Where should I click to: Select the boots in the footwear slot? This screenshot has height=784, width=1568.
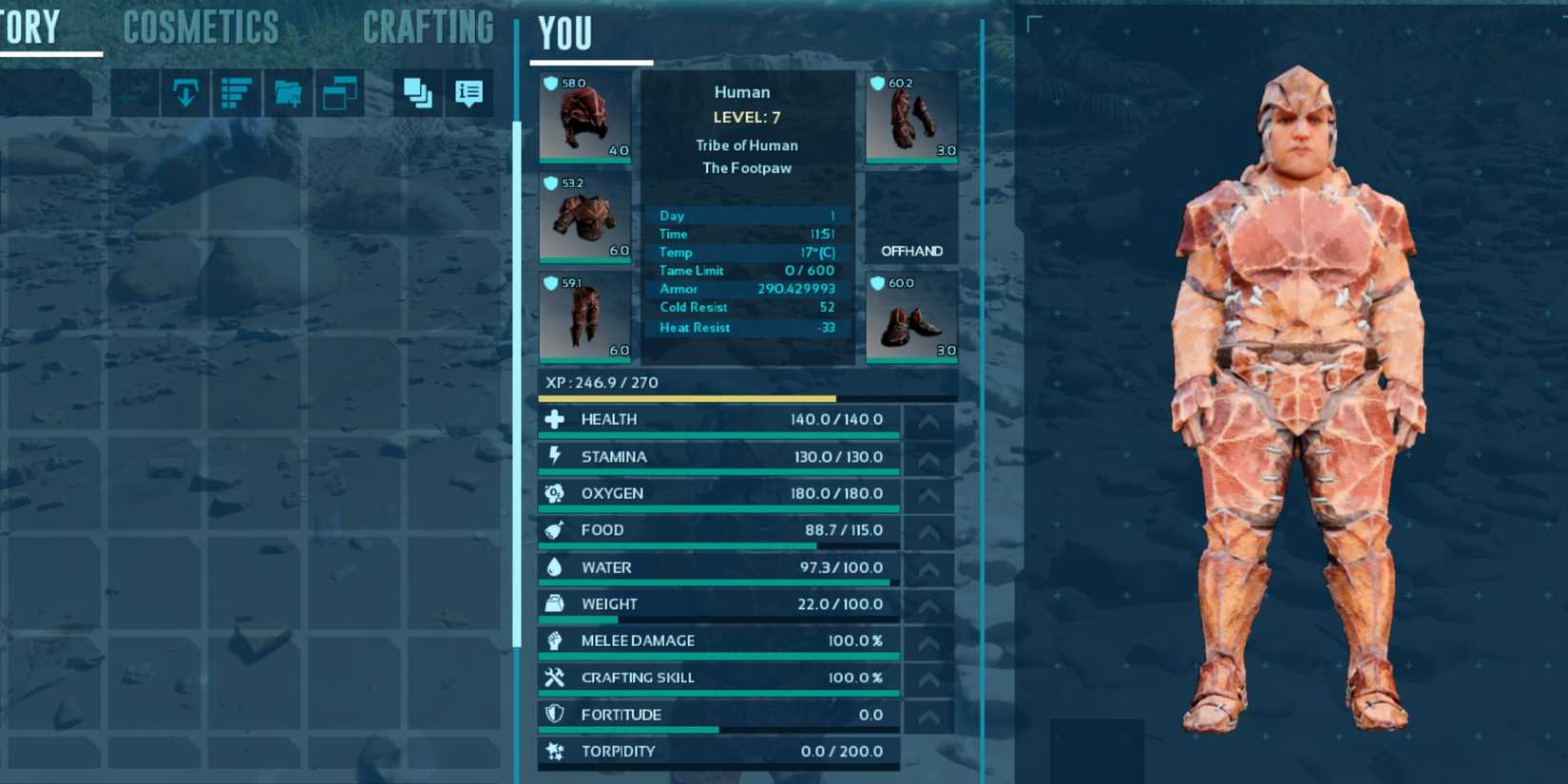click(x=910, y=318)
